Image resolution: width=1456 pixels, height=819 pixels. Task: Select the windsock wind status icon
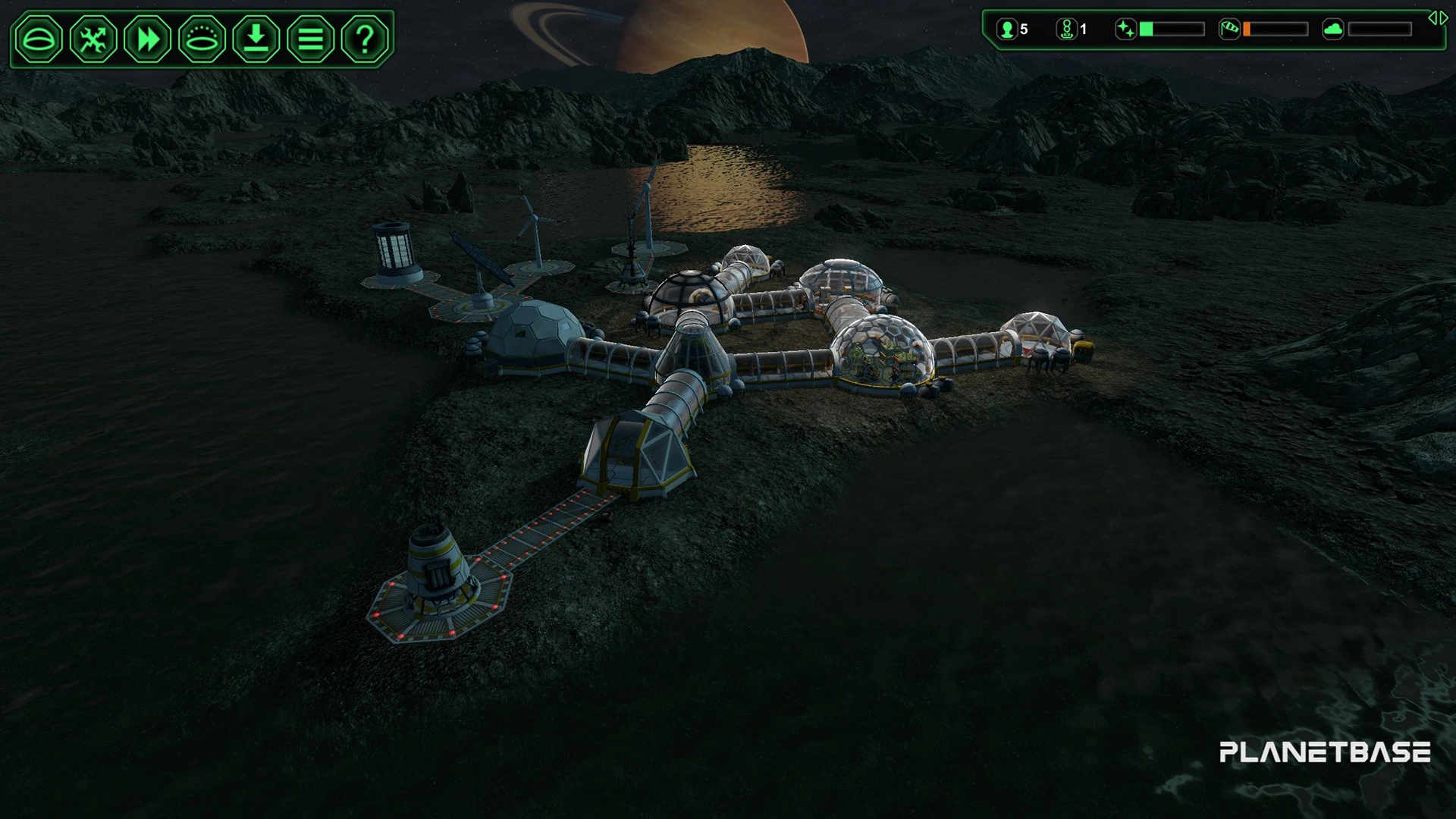(1229, 30)
